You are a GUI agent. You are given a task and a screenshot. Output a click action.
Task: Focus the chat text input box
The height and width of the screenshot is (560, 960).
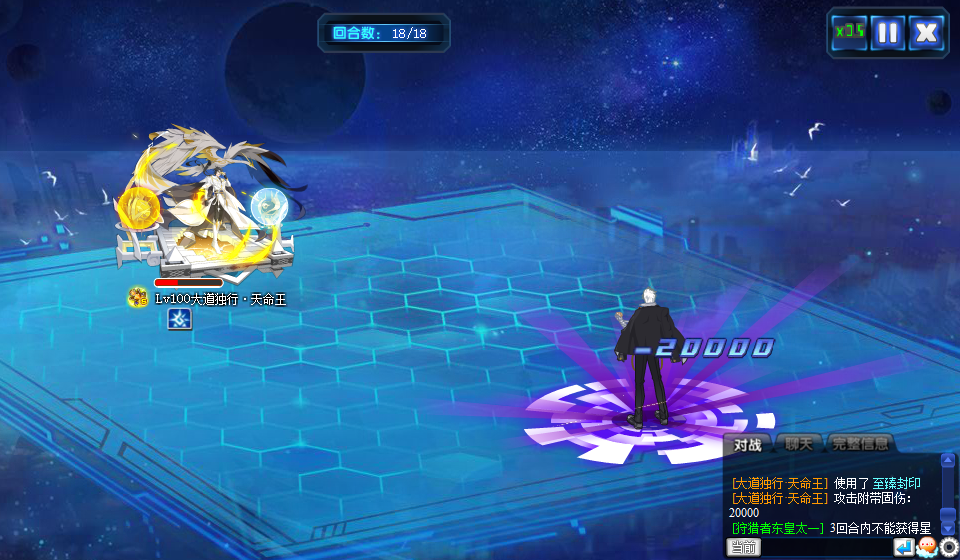[826, 547]
